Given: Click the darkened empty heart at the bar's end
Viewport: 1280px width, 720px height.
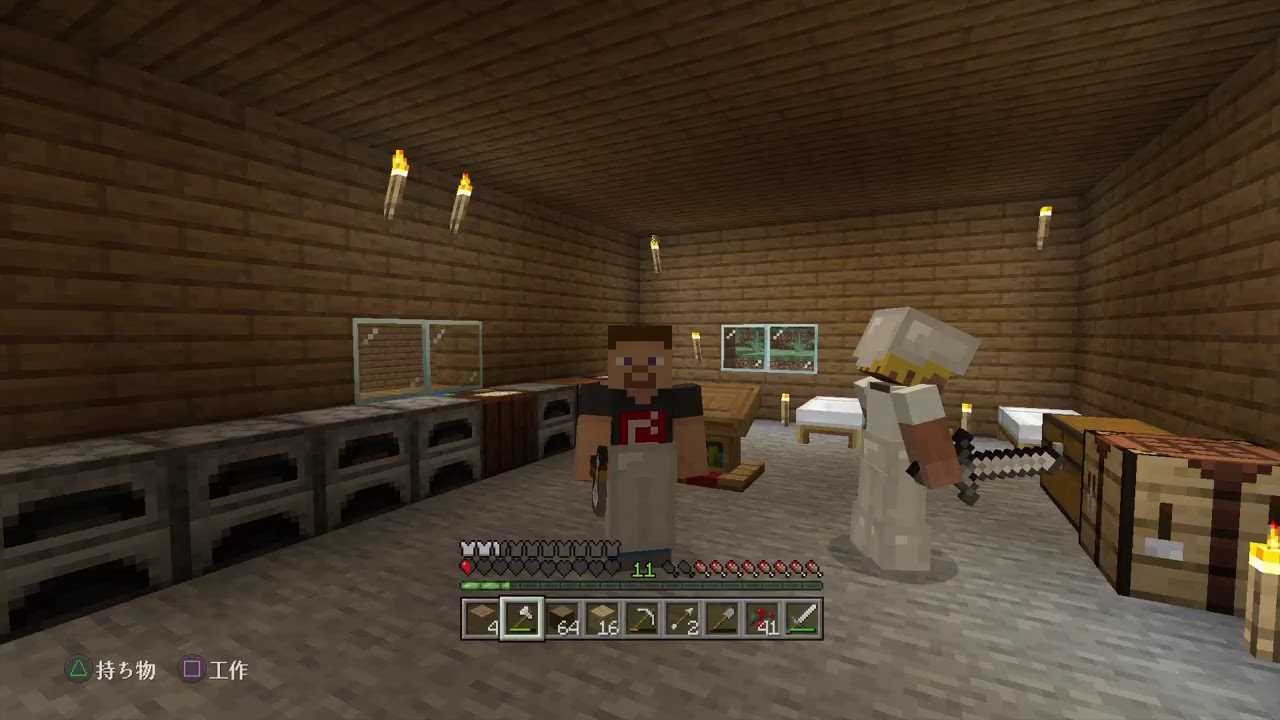Looking at the screenshot, I should click(612, 567).
